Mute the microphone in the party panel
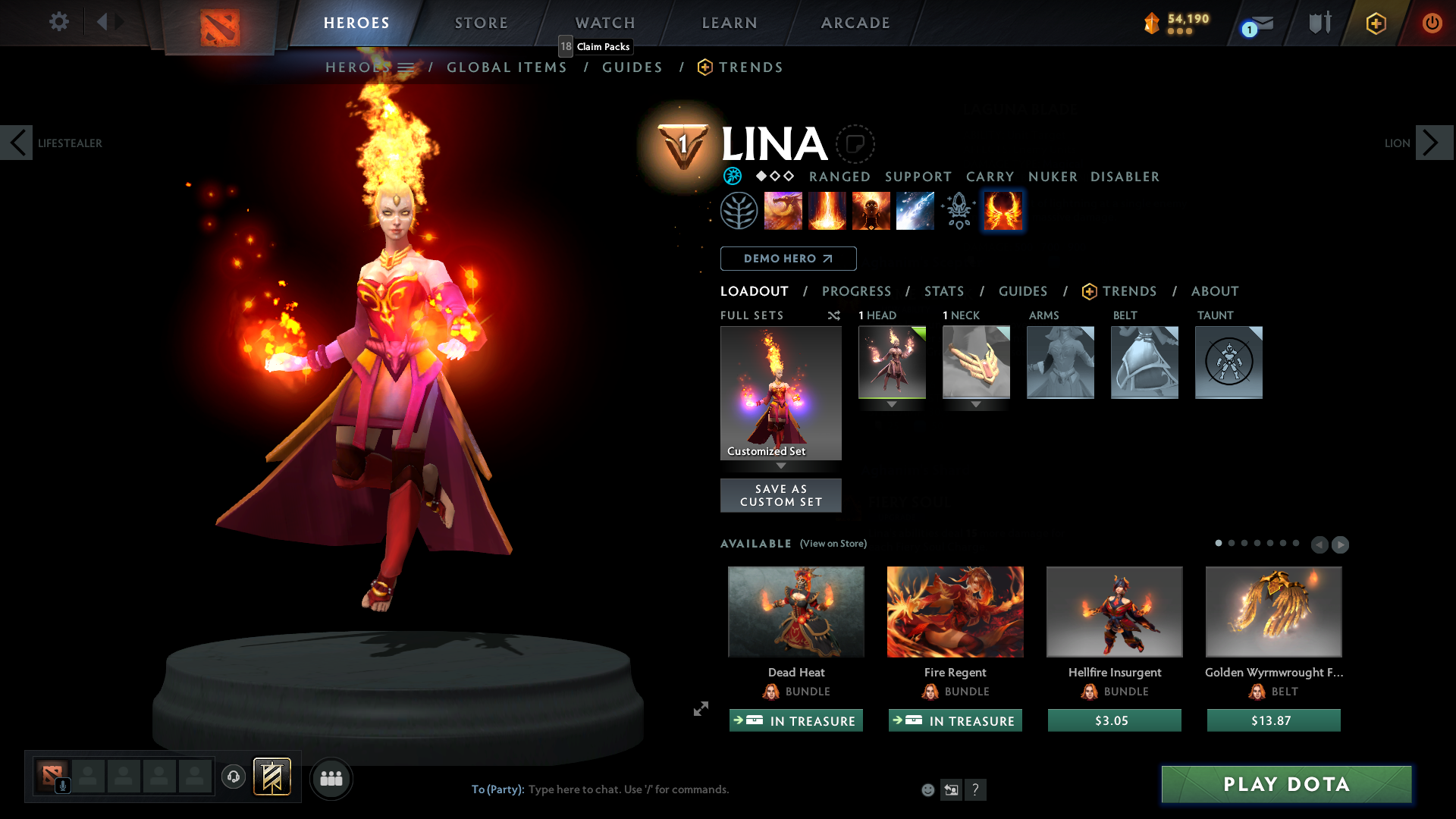 [x=63, y=784]
